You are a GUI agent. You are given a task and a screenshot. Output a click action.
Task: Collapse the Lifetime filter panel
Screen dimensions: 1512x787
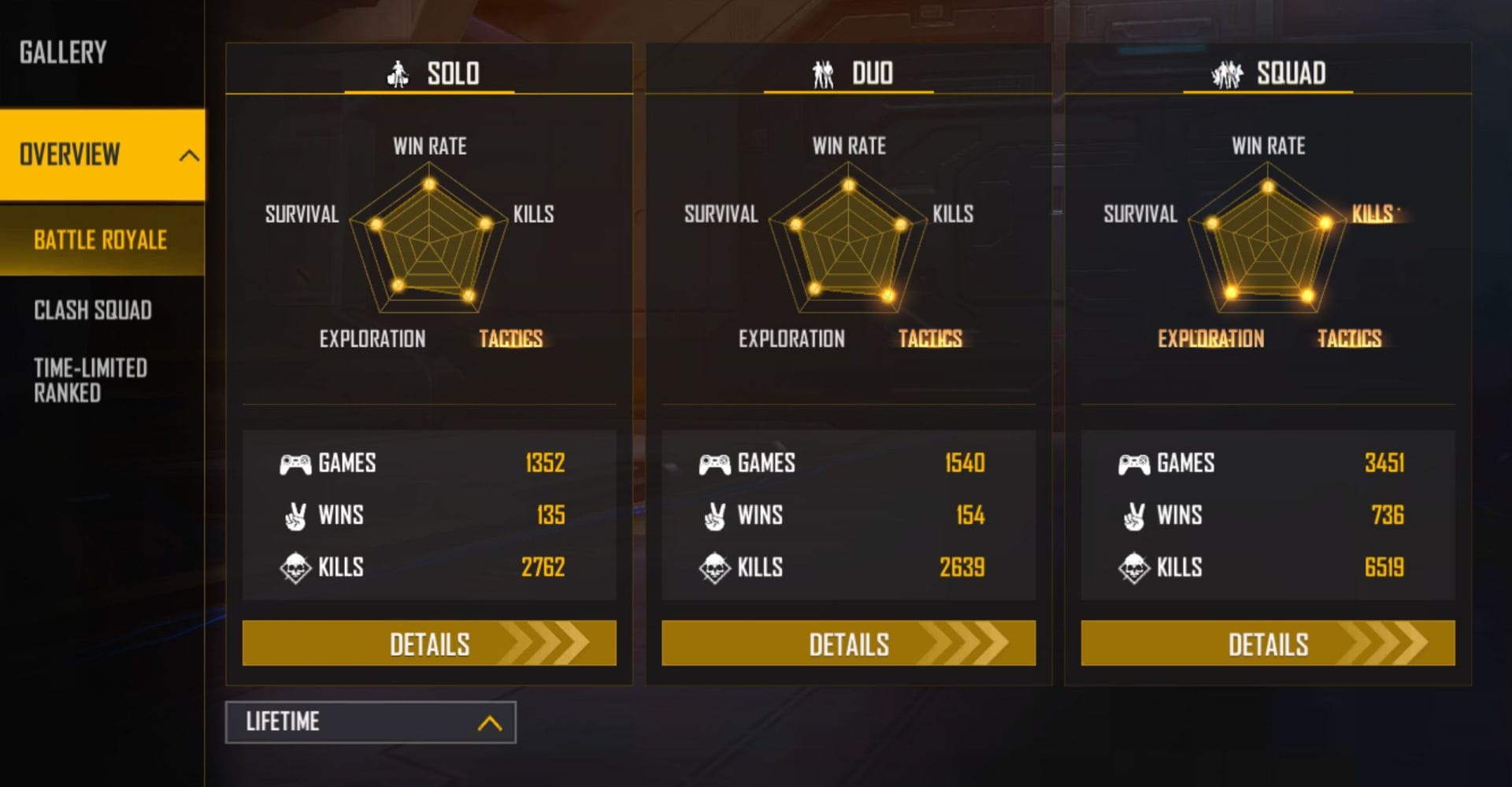pos(489,722)
